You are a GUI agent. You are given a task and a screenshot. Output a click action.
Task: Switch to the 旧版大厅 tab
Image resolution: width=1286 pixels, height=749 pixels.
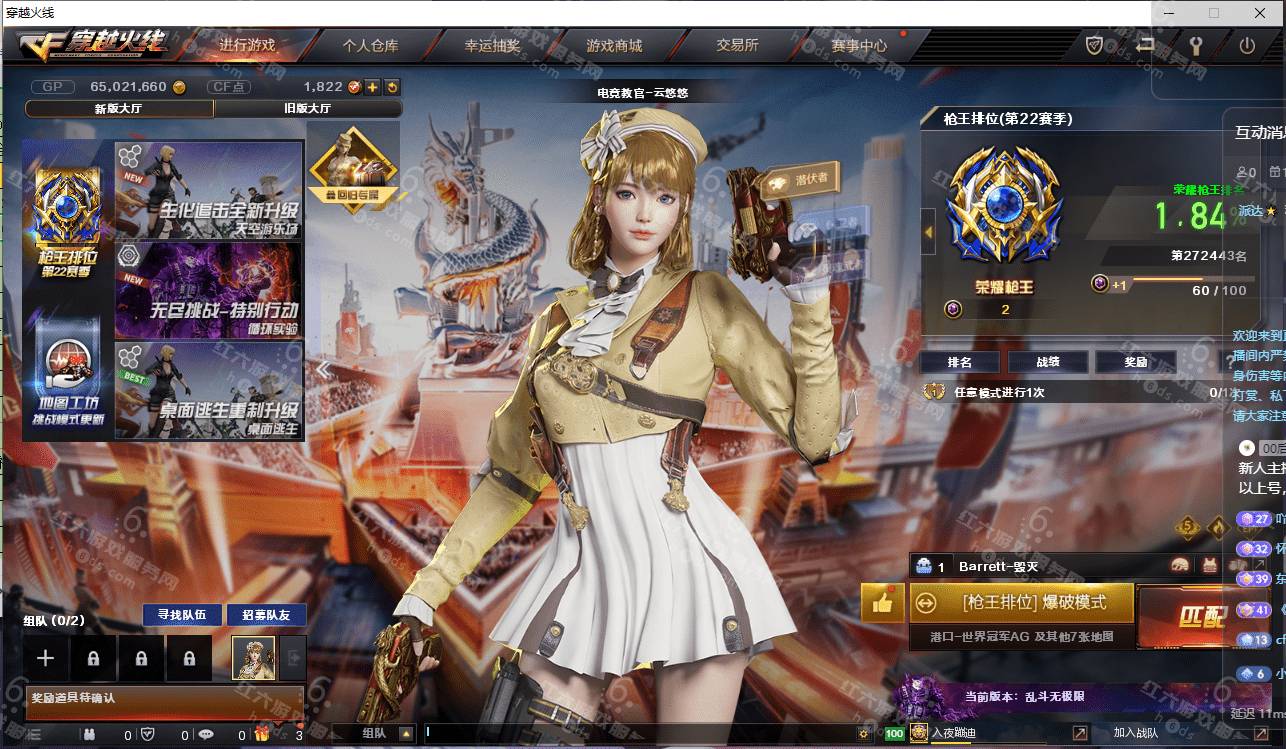tap(307, 108)
